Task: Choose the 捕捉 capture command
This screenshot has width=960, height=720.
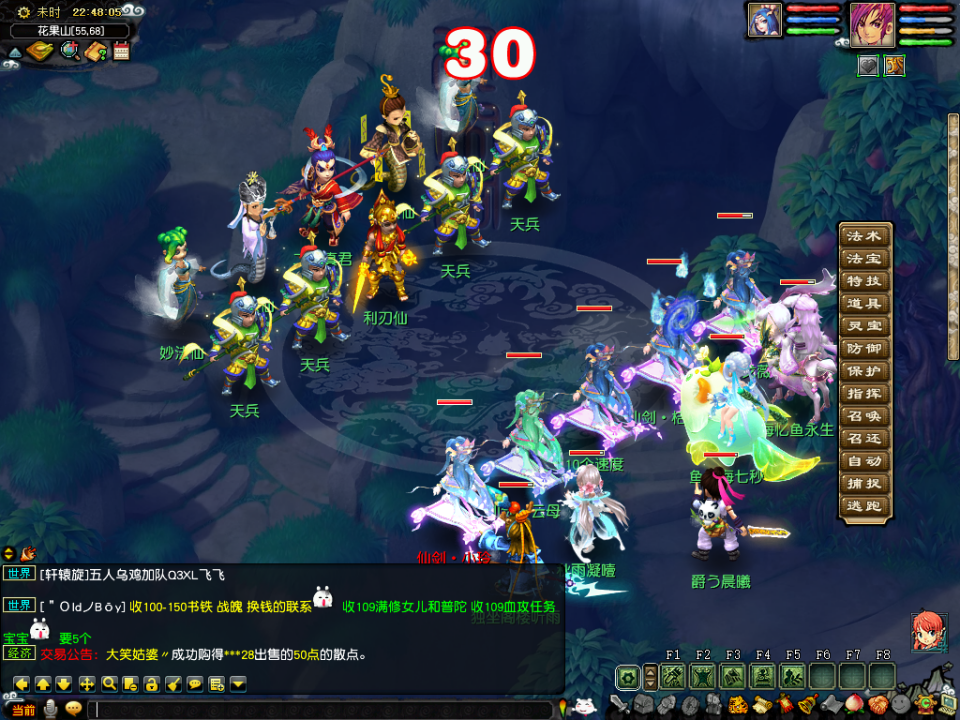Action: tap(865, 483)
